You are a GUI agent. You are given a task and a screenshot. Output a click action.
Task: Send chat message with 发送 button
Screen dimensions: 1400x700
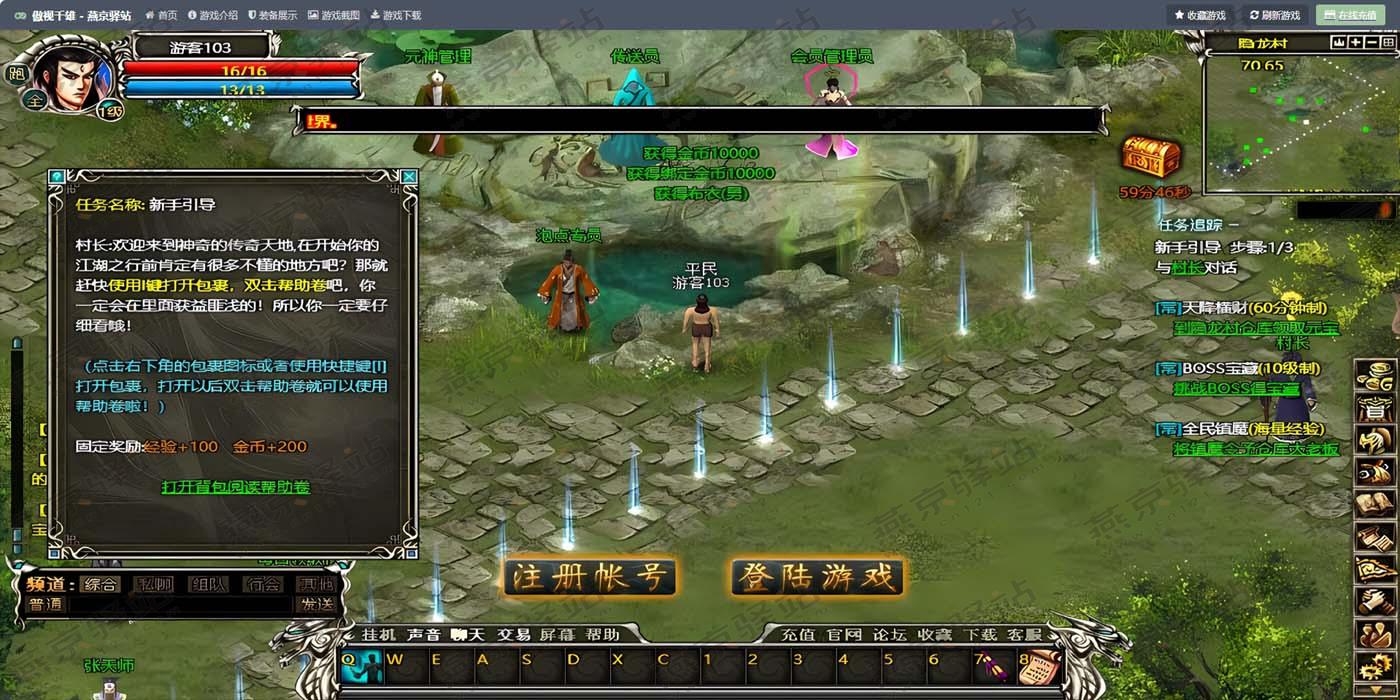tap(316, 604)
